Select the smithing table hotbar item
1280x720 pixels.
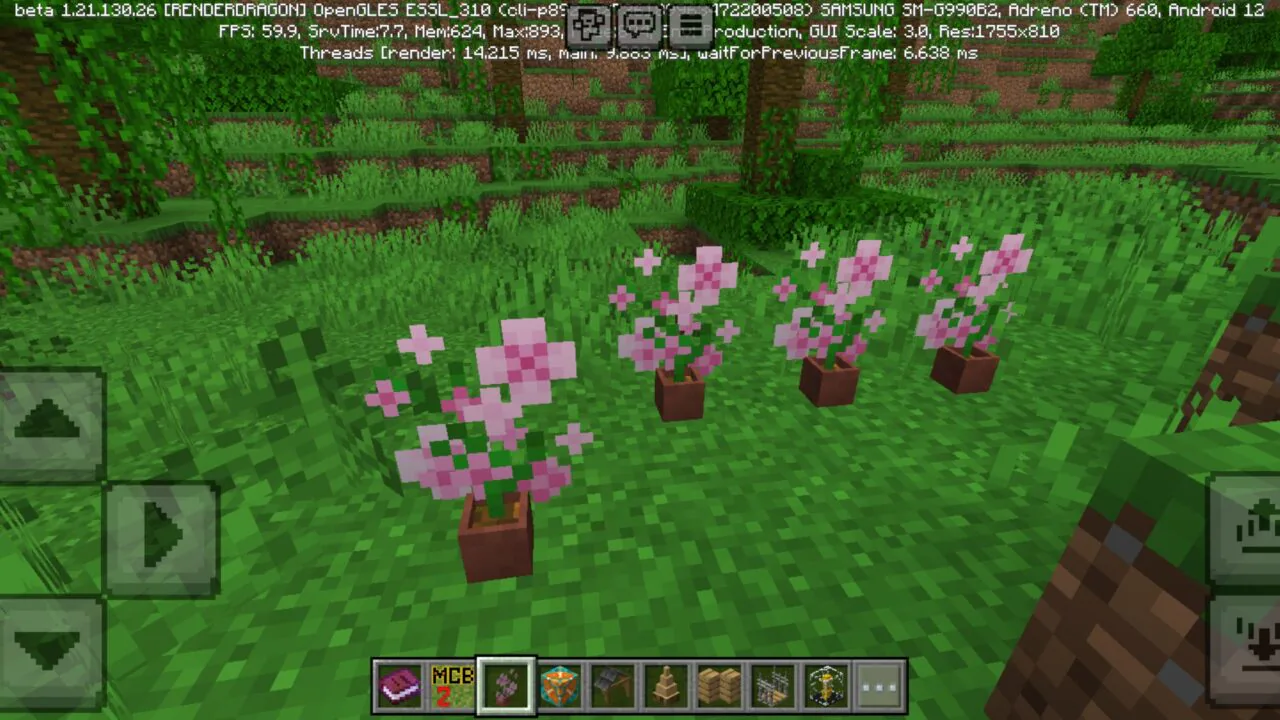point(613,683)
